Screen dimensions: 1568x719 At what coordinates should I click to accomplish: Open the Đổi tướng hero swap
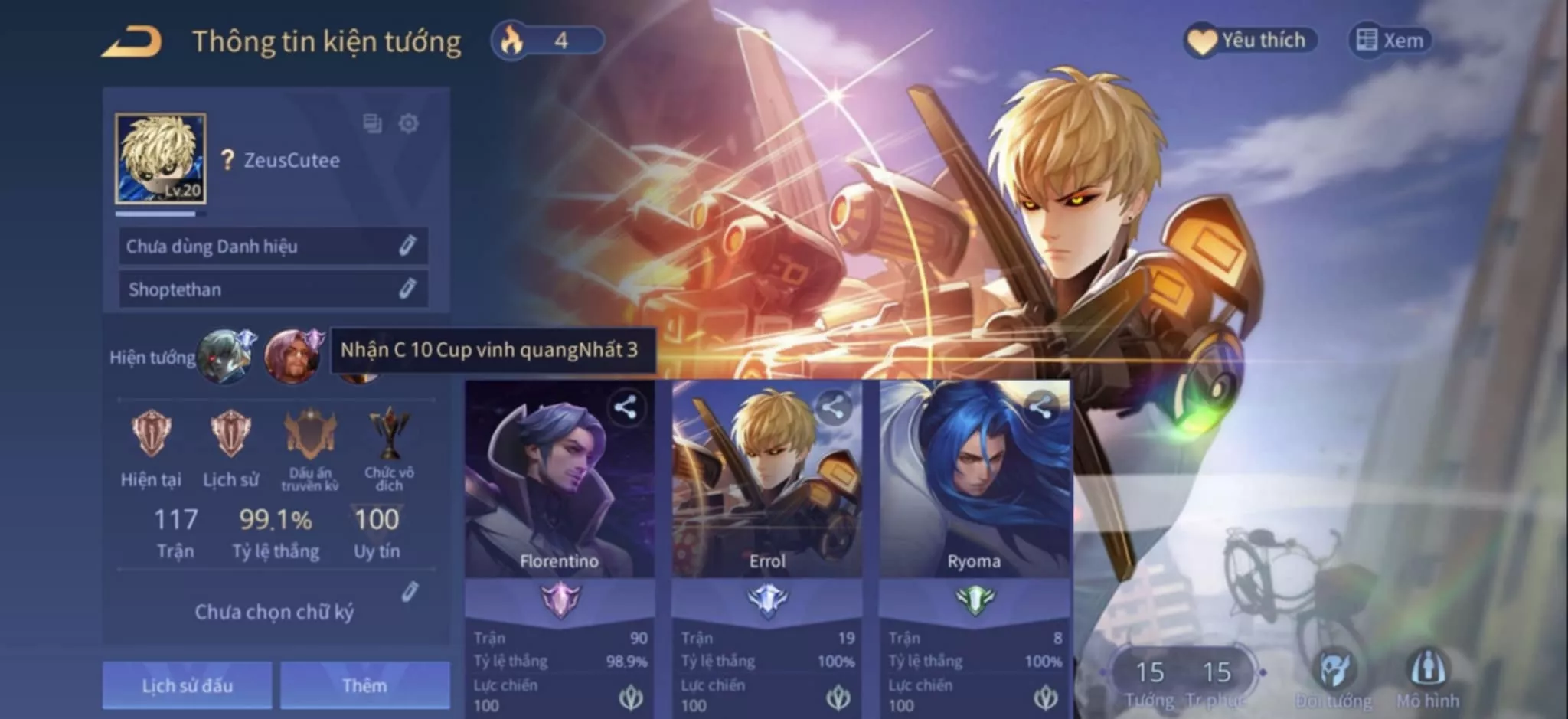(x=1334, y=678)
